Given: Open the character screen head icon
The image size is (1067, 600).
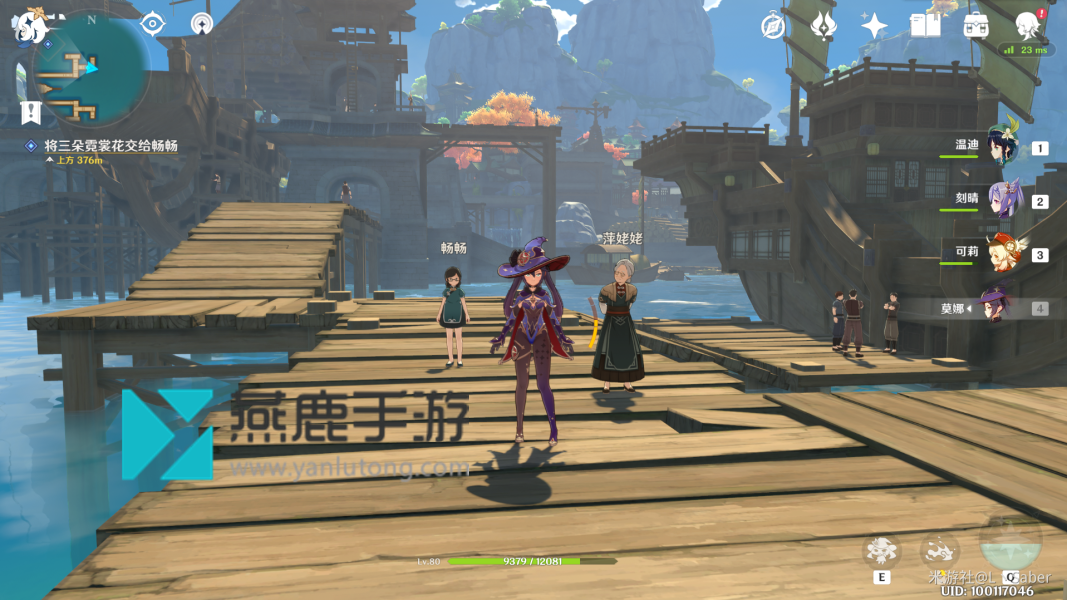Looking at the screenshot, I should [1027, 24].
